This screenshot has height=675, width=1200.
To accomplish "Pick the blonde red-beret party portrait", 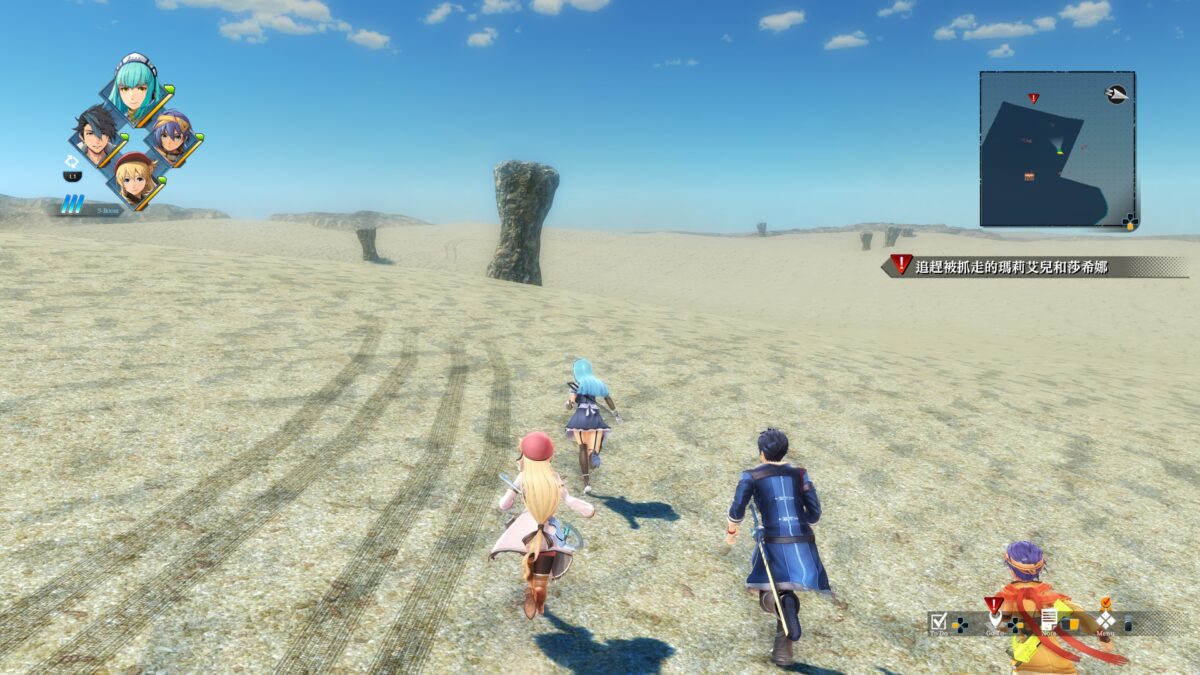I will tap(135, 179).
